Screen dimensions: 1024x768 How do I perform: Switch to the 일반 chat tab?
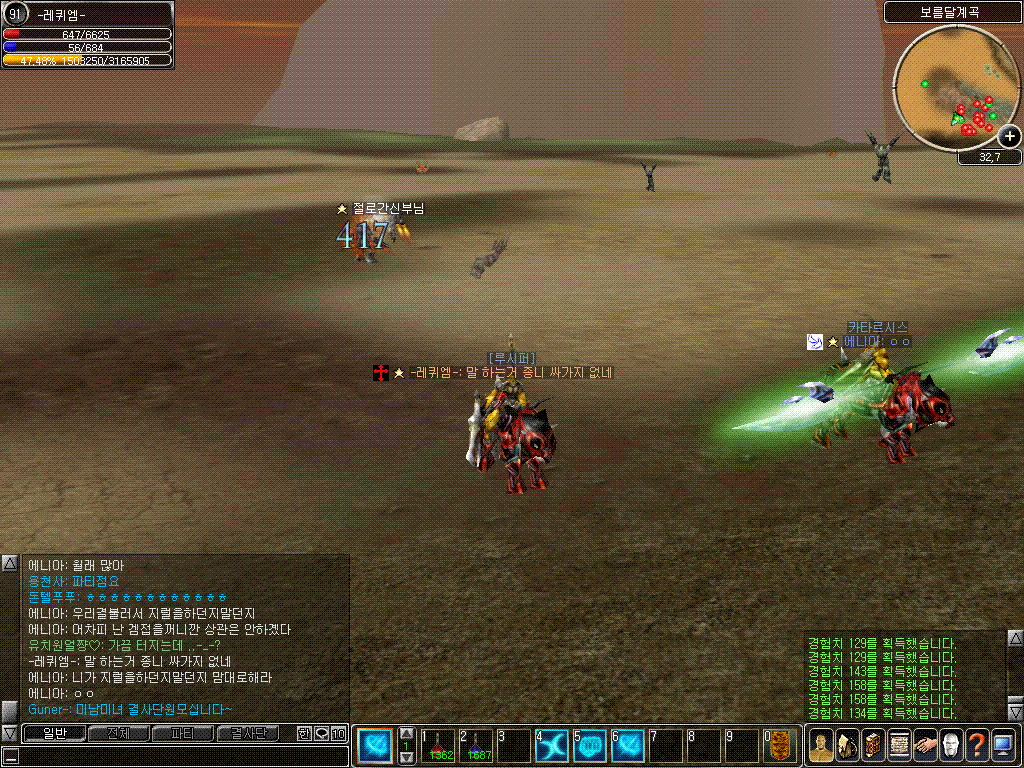click(54, 733)
